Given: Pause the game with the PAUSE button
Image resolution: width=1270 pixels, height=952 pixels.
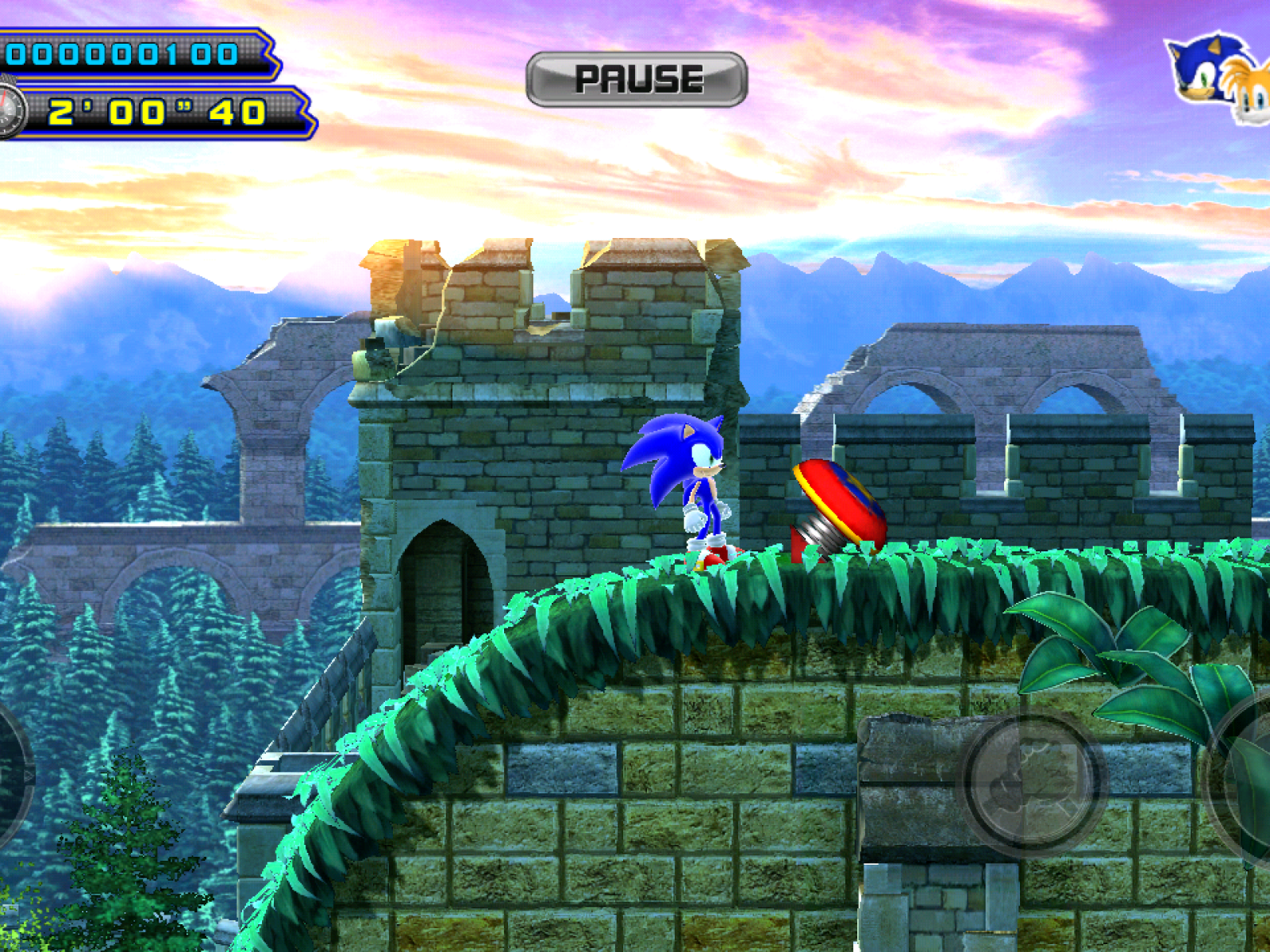Looking at the screenshot, I should point(637,79).
